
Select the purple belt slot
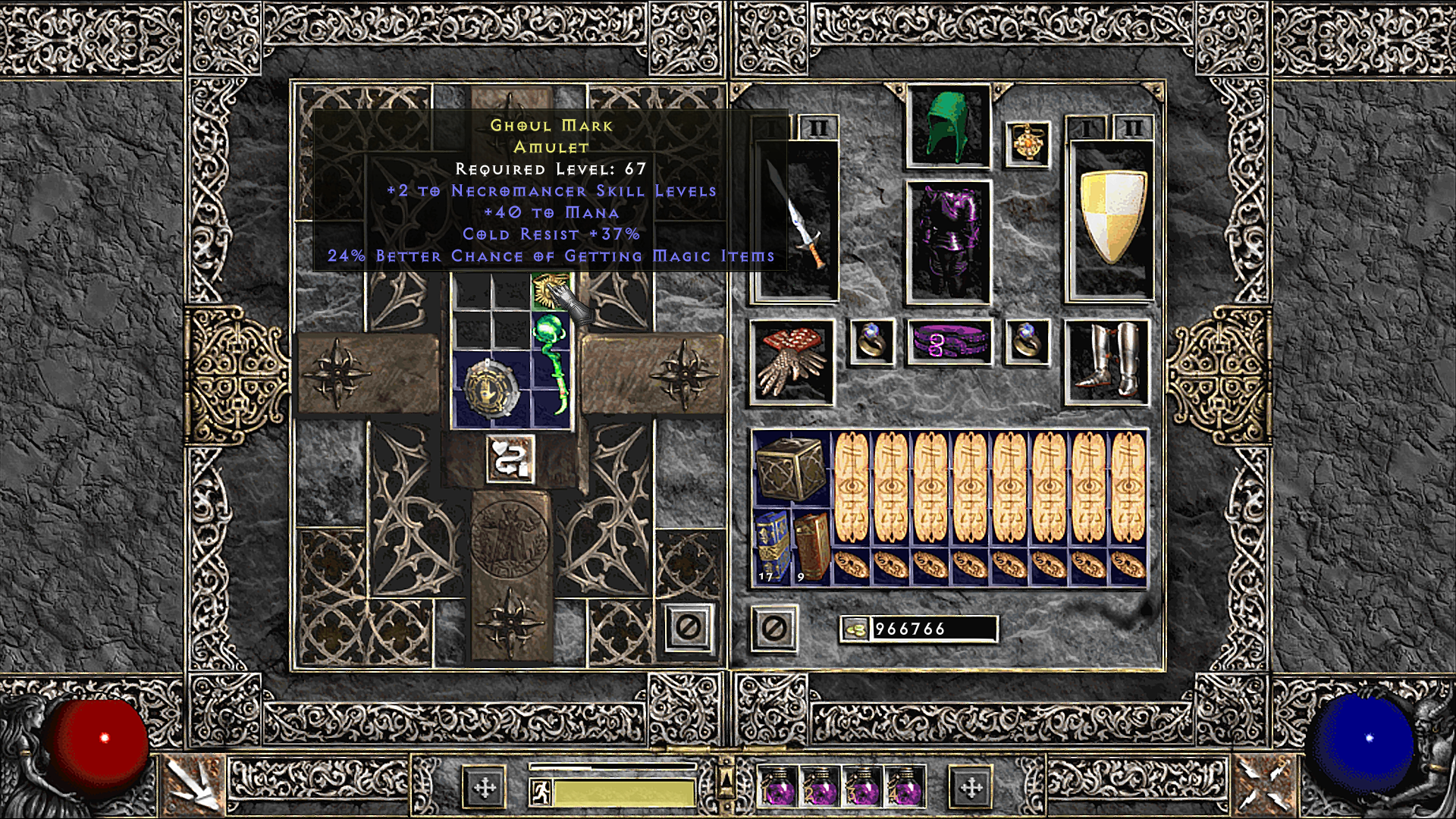pyautogui.click(x=949, y=342)
